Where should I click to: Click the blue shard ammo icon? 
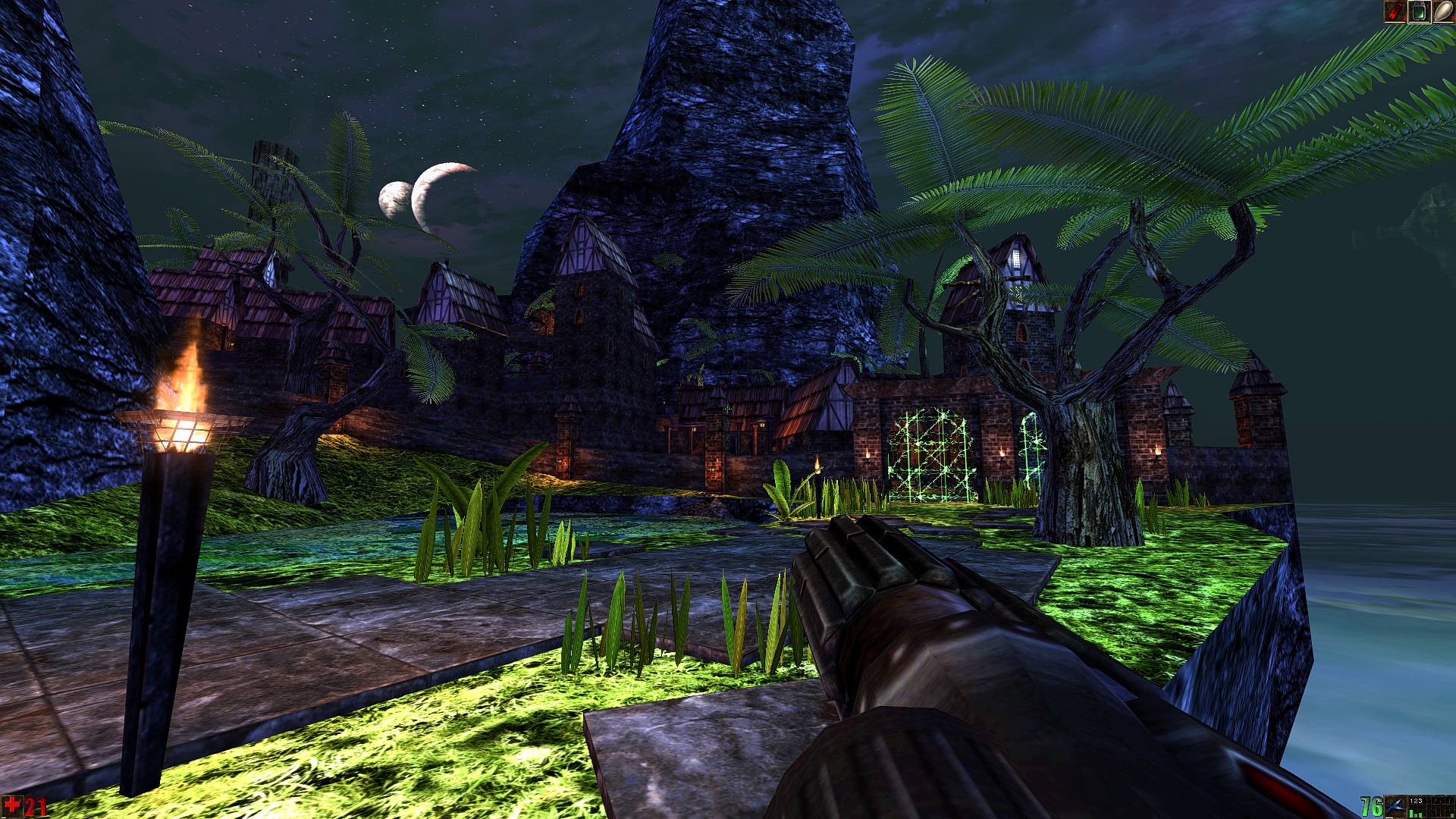click(x=1395, y=806)
